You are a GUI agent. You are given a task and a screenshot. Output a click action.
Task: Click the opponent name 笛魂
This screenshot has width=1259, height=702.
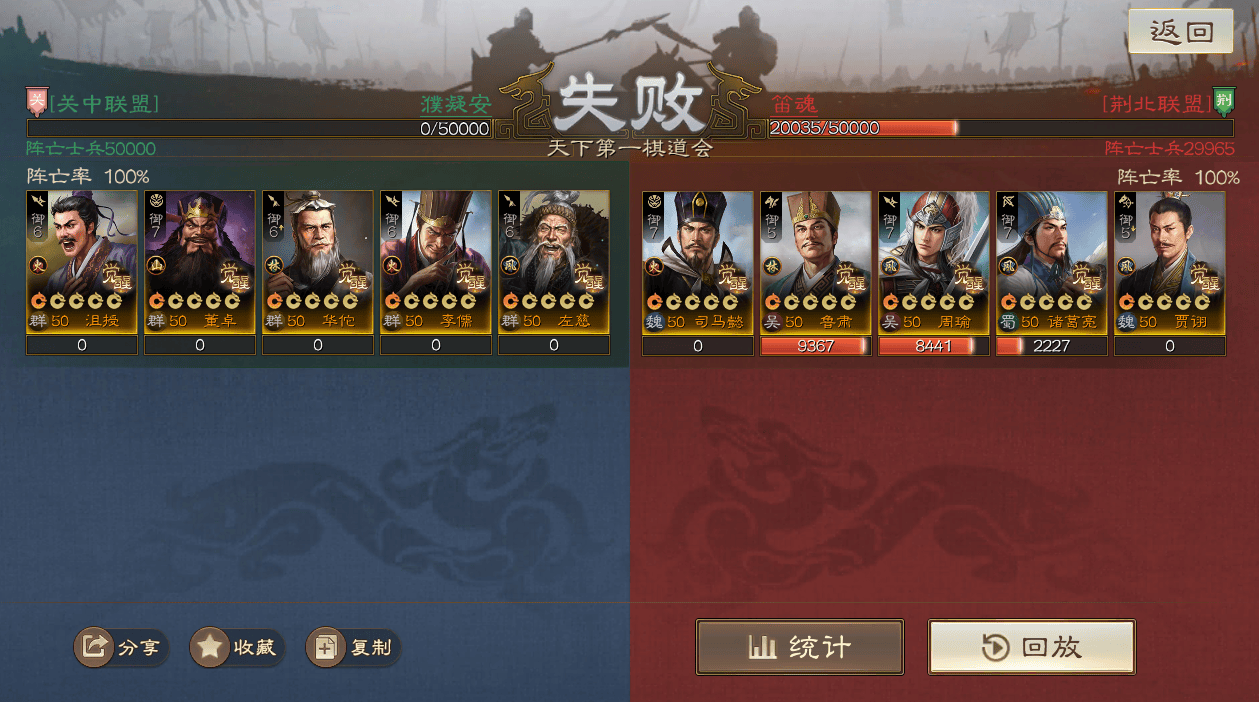click(794, 104)
